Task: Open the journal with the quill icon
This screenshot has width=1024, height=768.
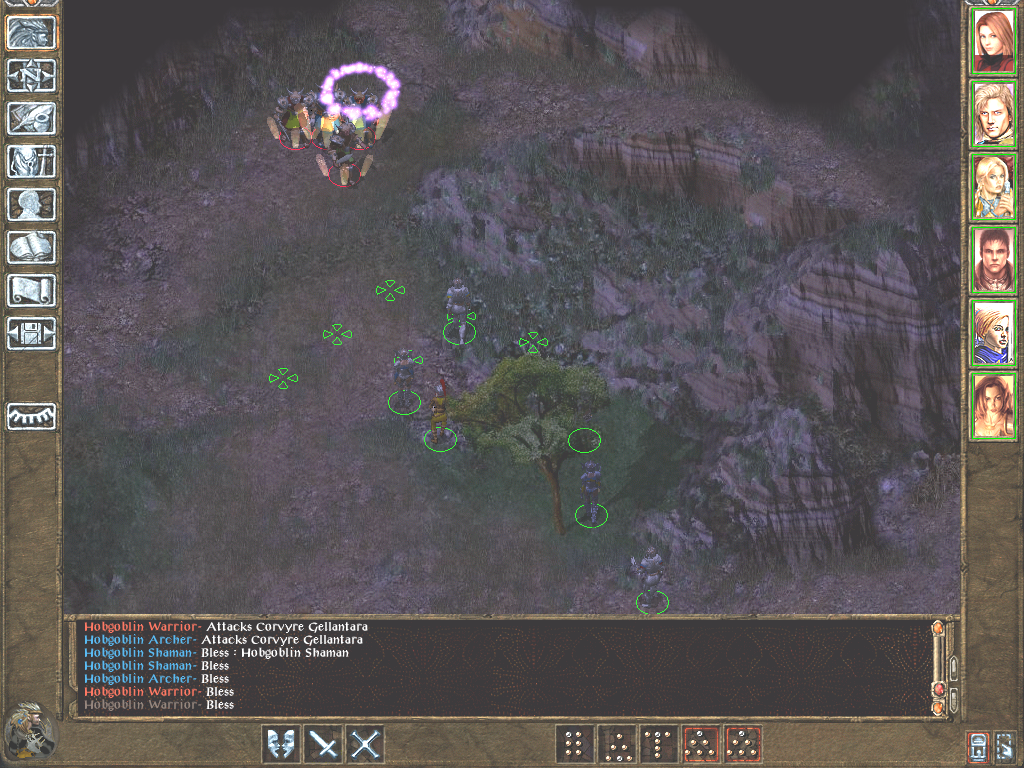Action: [31, 118]
